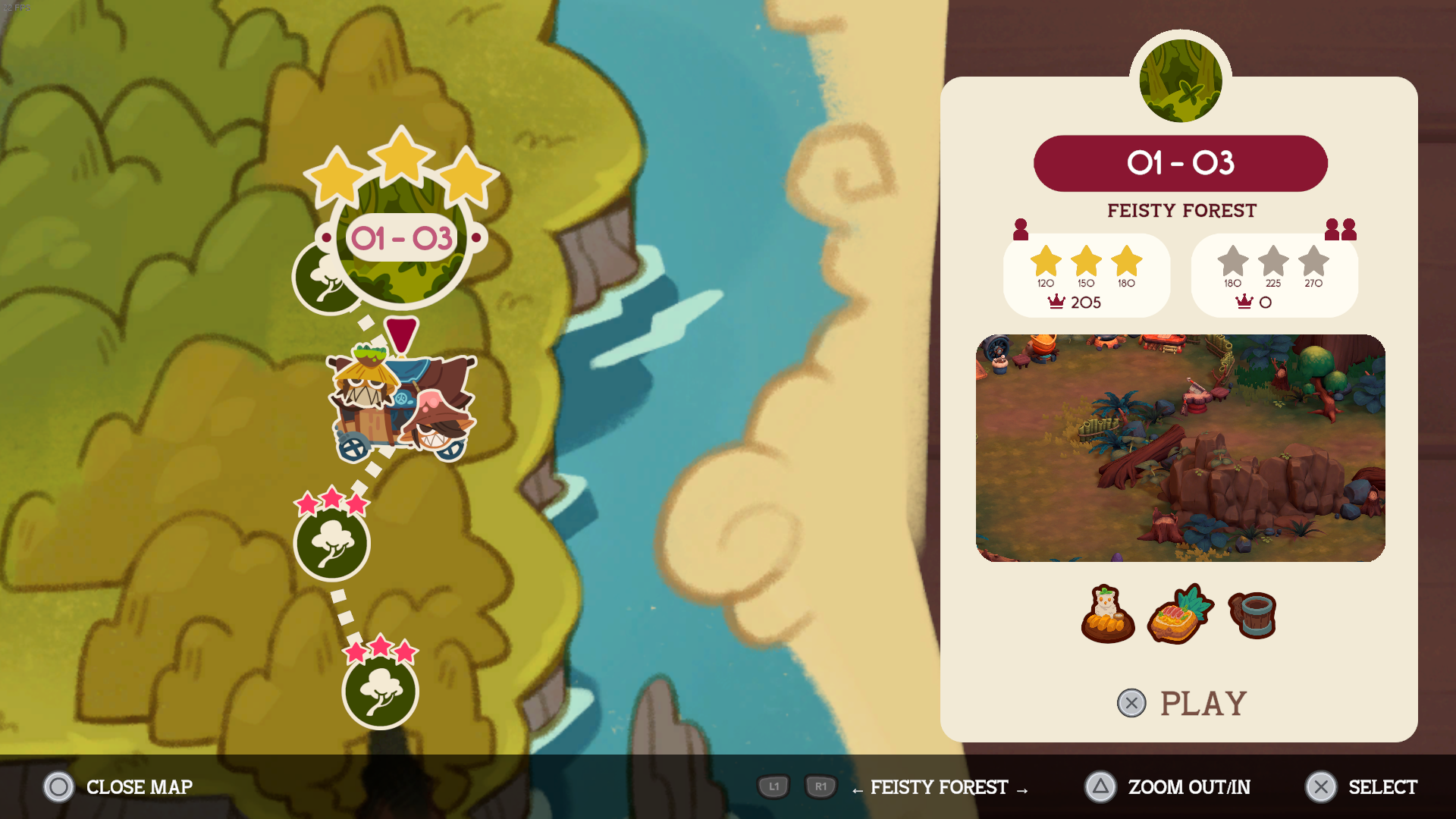The width and height of the screenshot is (1456, 819).
Task: Select the 01-03 stage title banner
Action: (x=1180, y=162)
